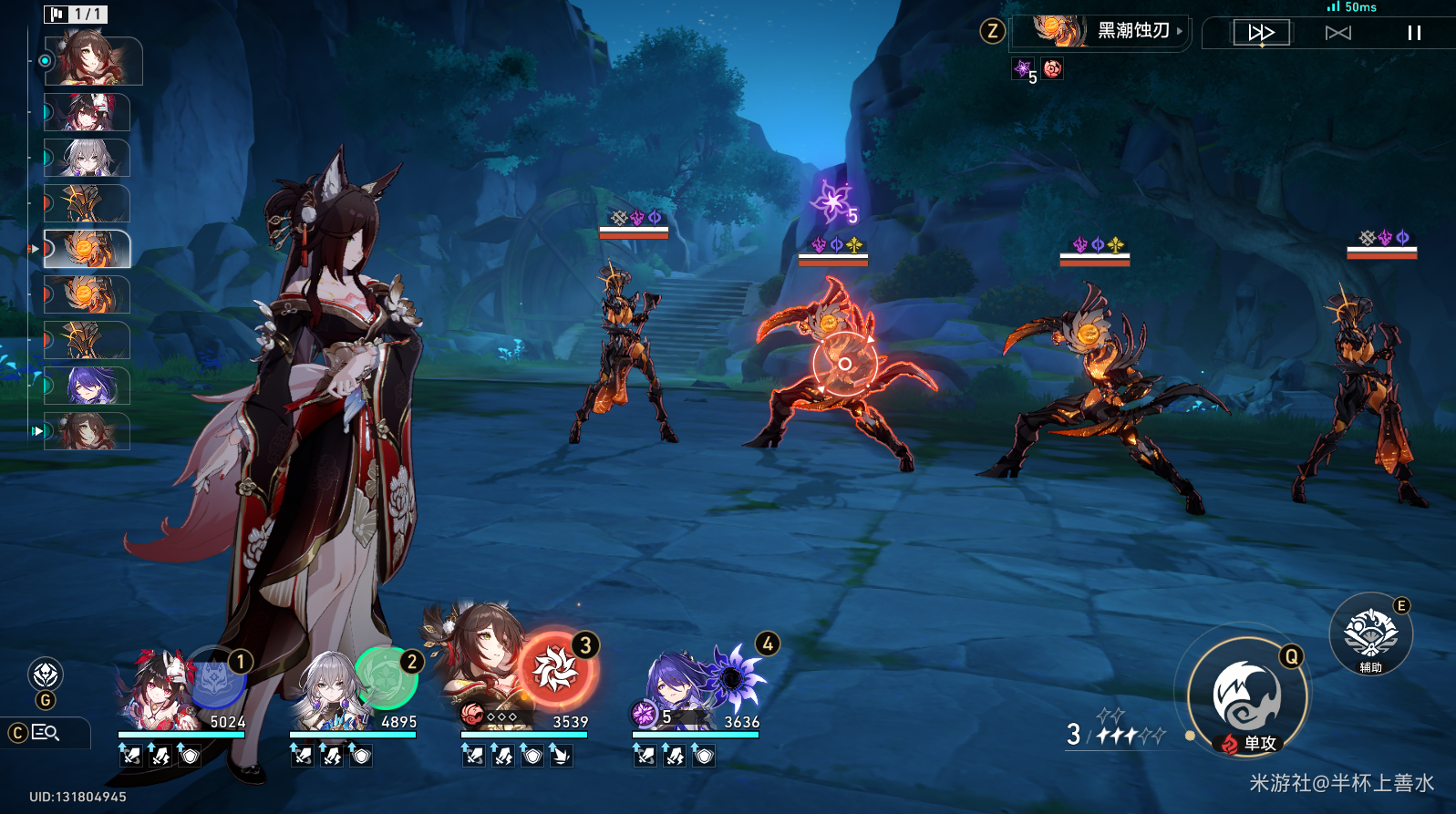
Task: Toggle the double-speed battle button
Action: pos(1261,33)
